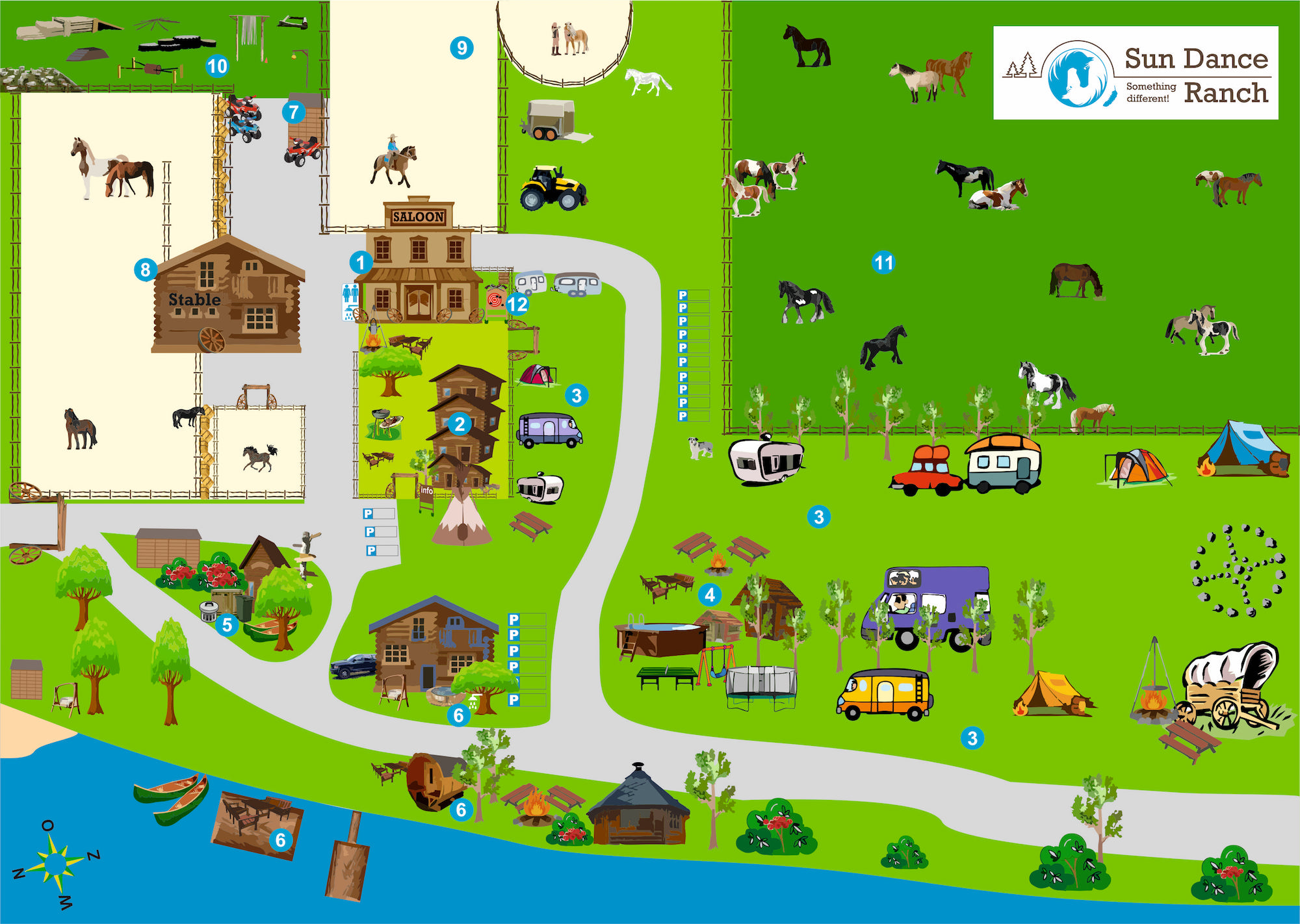Select marker 11 in the horse pasture
Image resolution: width=1300 pixels, height=924 pixels.
coord(883,263)
